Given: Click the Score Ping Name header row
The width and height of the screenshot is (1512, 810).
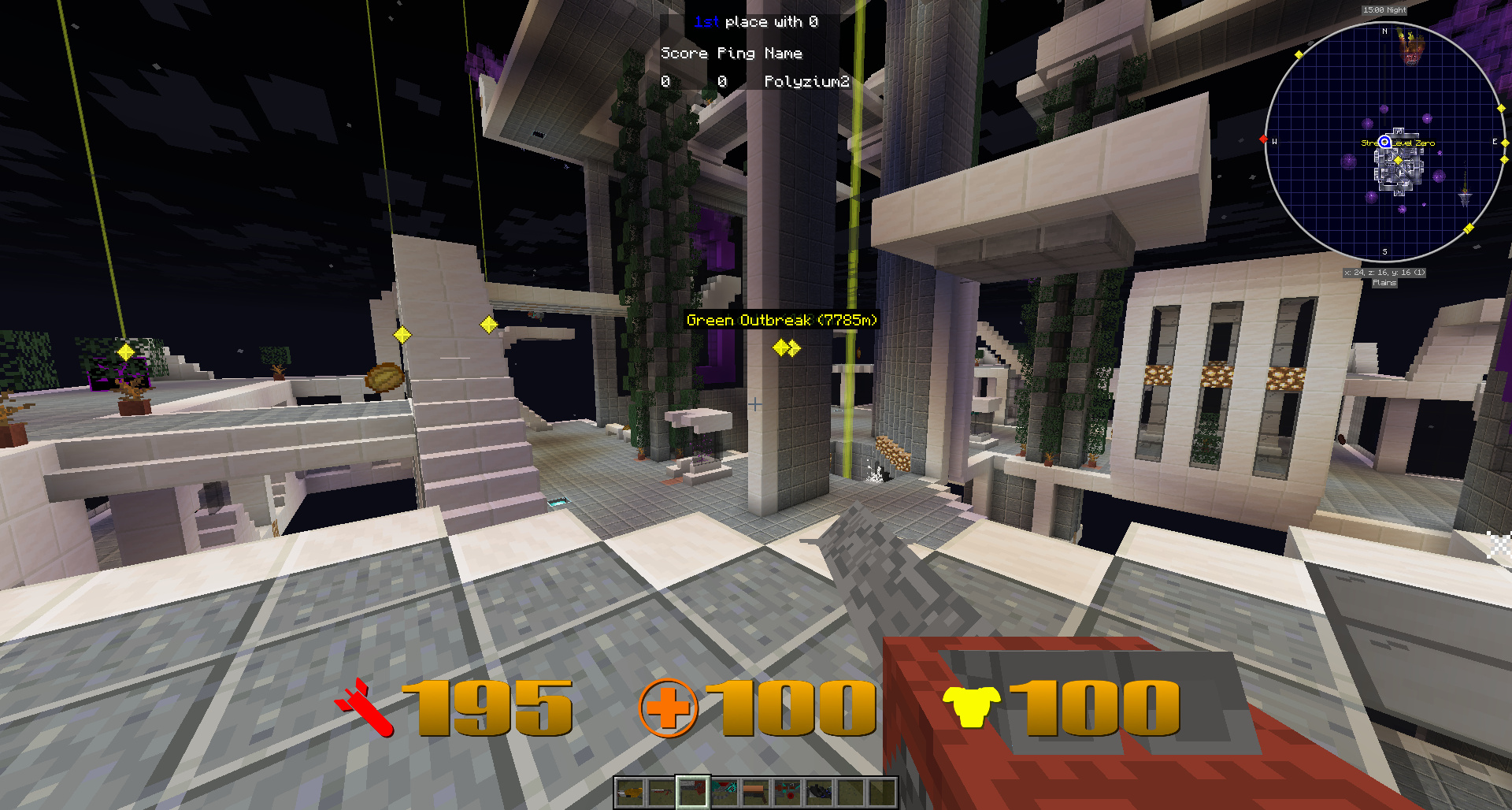Looking at the screenshot, I should click(x=731, y=53).
